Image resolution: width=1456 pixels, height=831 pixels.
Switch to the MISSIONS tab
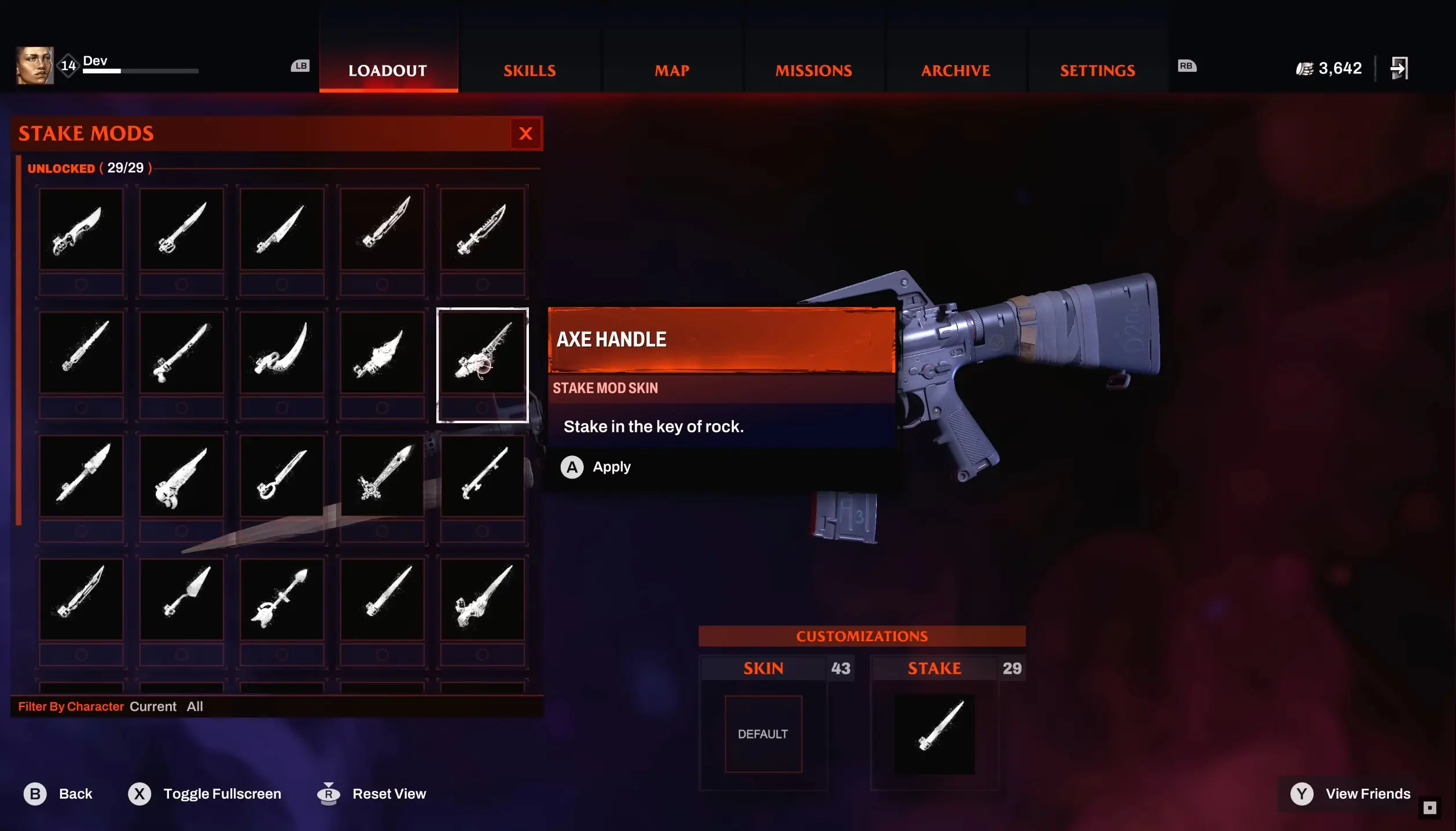813,70
